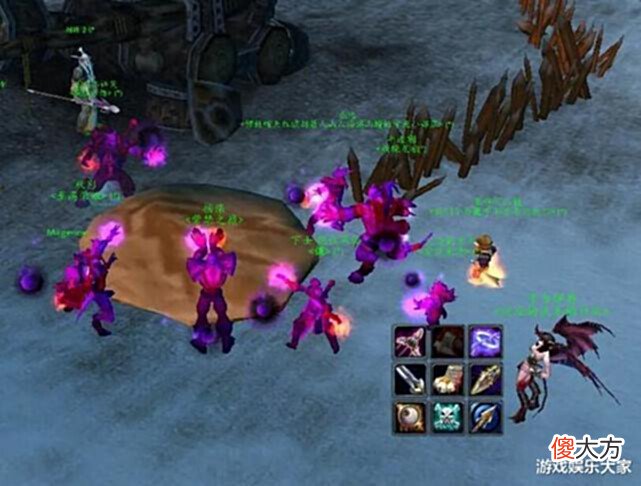
Task: Select the blue circle arrow shot ability
Action: tap(485, 415)
